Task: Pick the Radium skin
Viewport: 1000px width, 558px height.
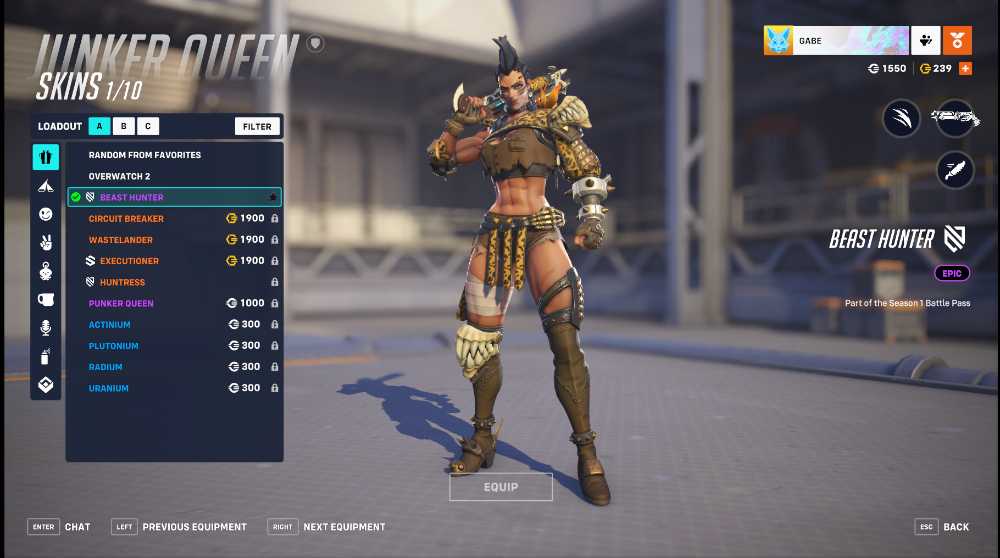Action: [106, 367]
